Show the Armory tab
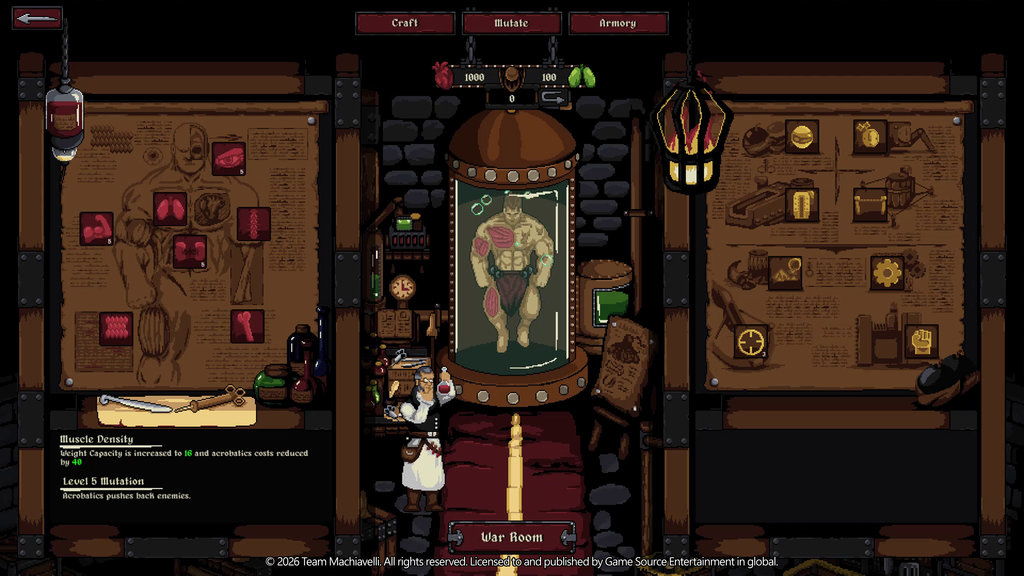 [617, 23]
